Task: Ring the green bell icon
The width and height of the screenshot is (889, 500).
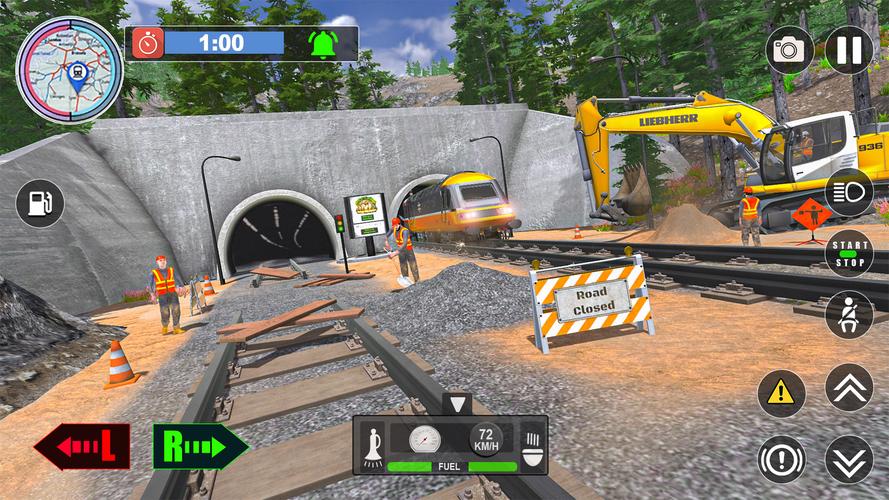Action: 322,43
